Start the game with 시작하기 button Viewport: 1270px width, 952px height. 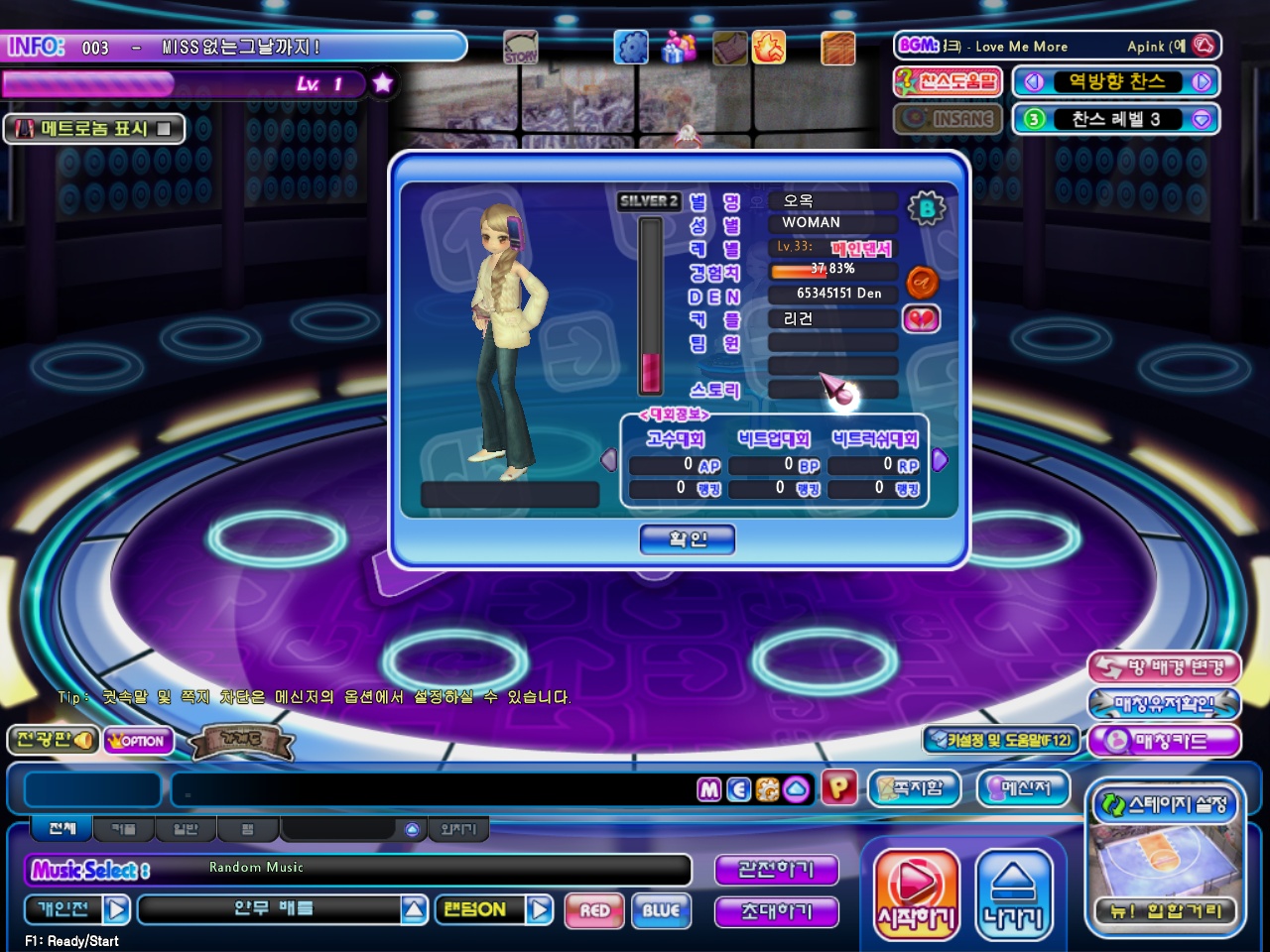(x=917, y=893)
